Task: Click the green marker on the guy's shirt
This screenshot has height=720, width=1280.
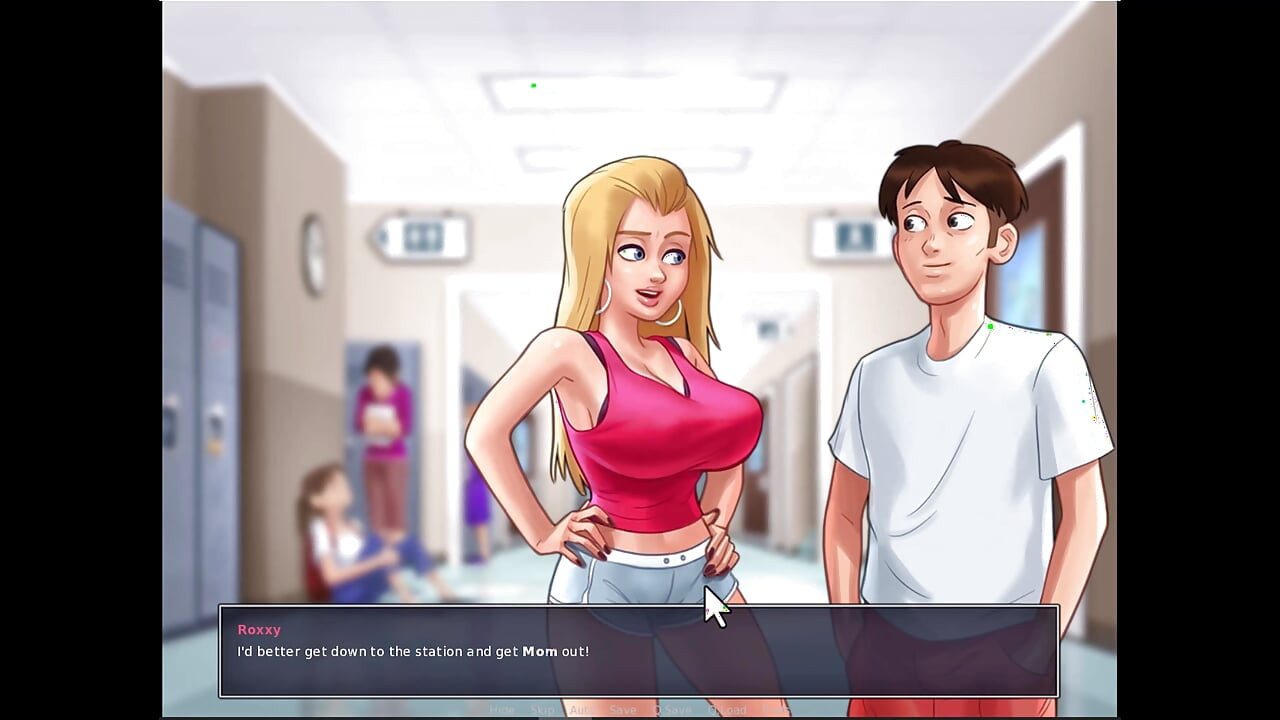Action: tap(988, 326)
